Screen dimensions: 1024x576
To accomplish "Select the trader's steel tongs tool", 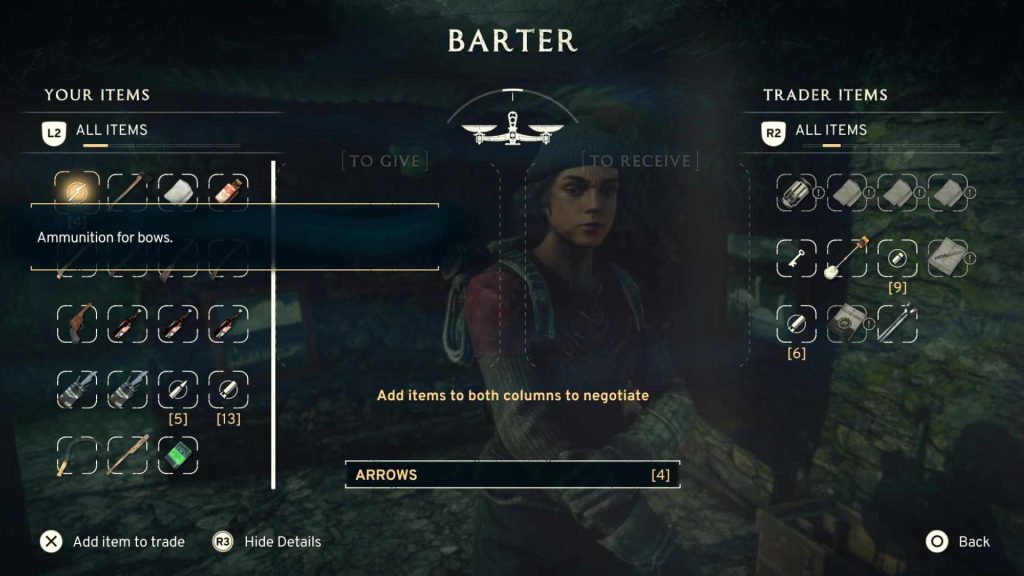I will [x=897, y=324].
